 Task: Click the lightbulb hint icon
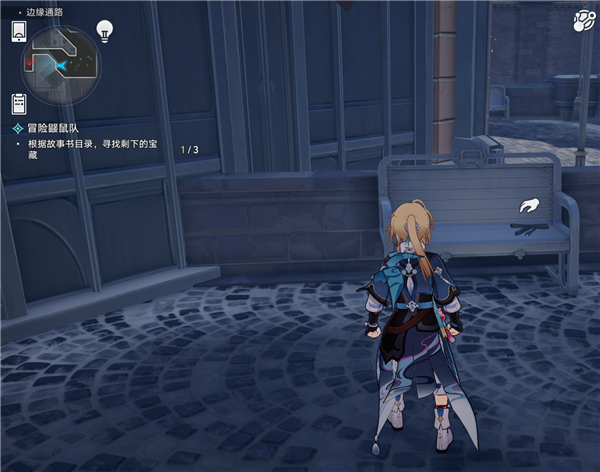[x=104, y=31]
